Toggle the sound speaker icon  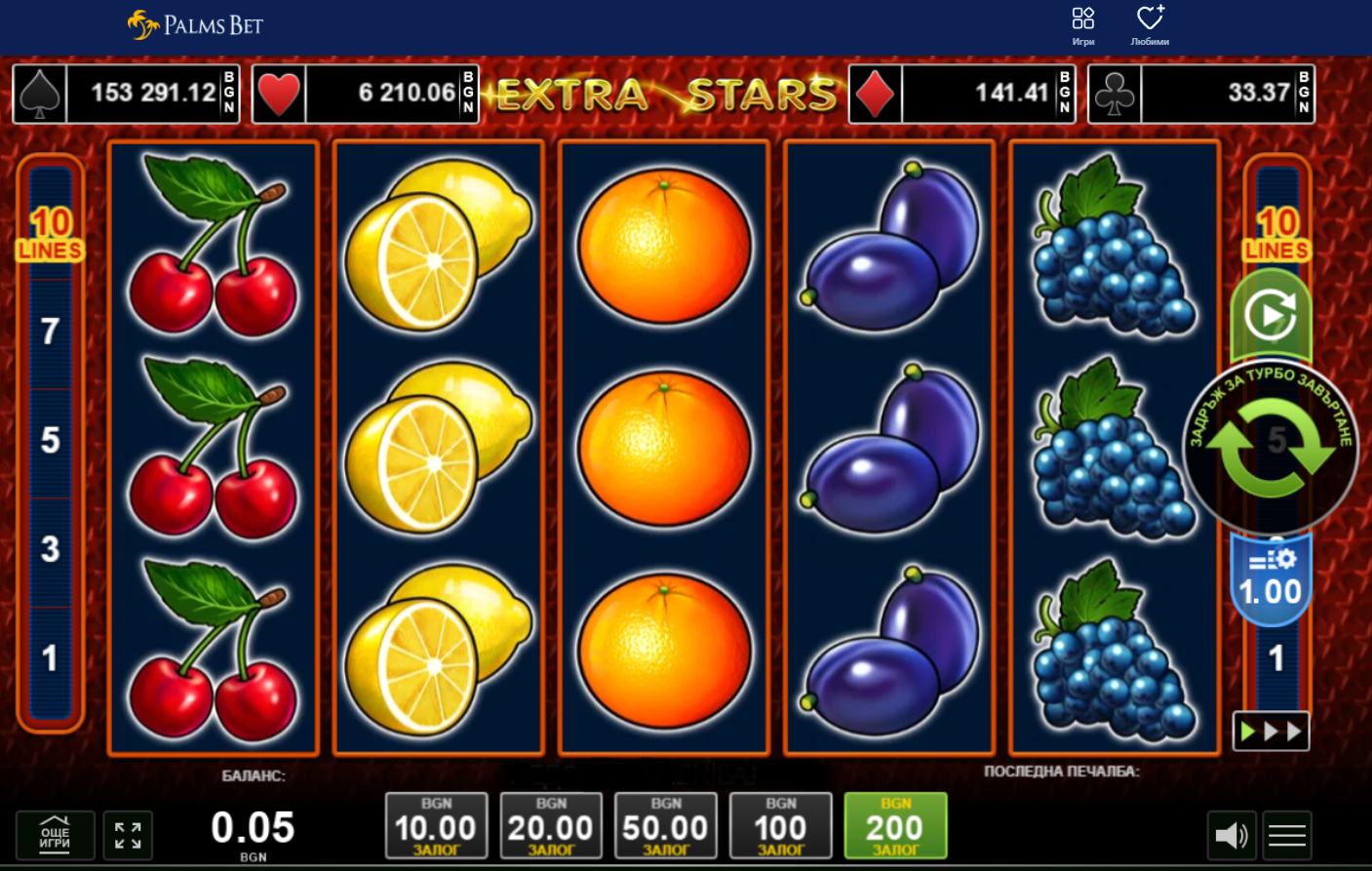(1232, 835)
